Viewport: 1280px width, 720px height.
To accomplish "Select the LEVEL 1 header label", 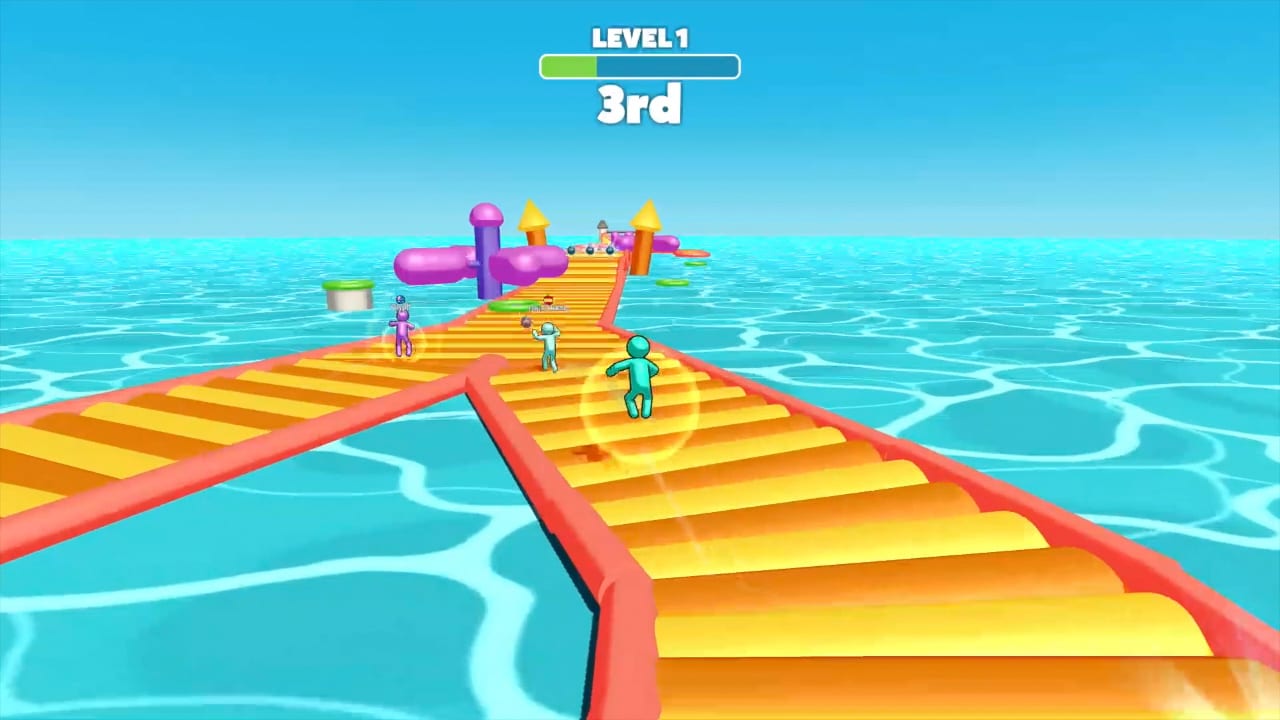I will (639, 39).
